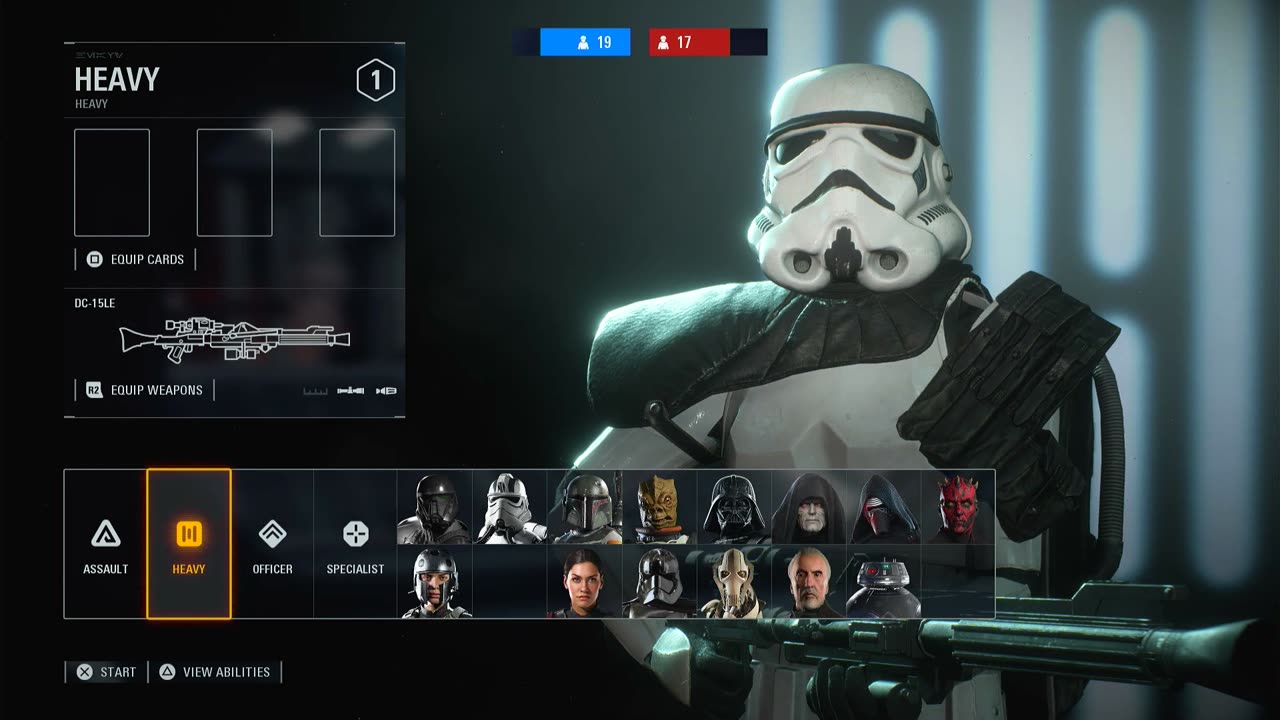Select Iden Versio's portrait
This screenshot has height=720, width=1280.
tap(585, 582)
